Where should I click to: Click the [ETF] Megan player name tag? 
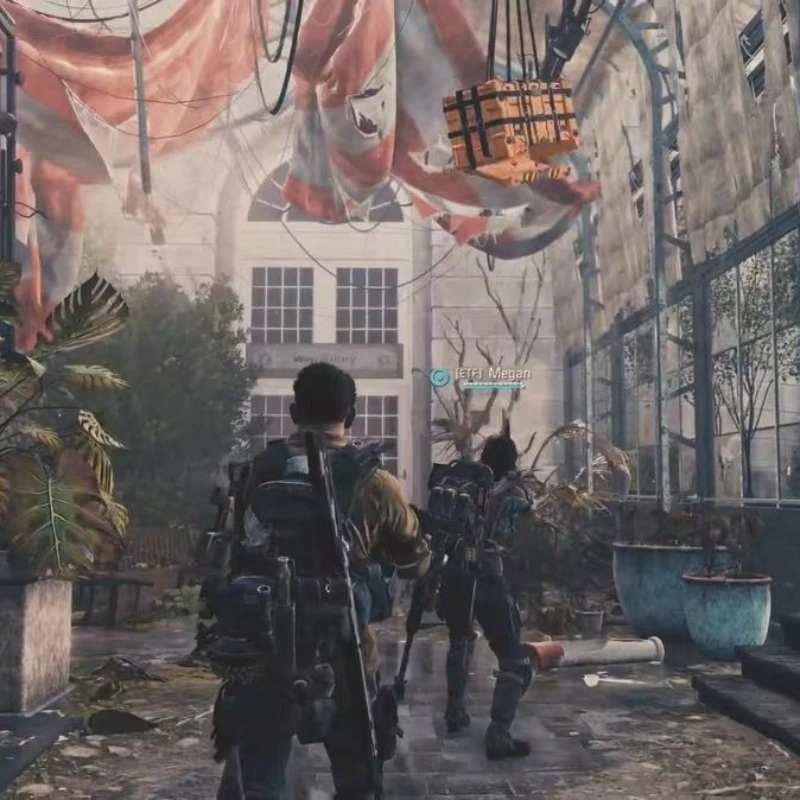[x=493, y=374]
